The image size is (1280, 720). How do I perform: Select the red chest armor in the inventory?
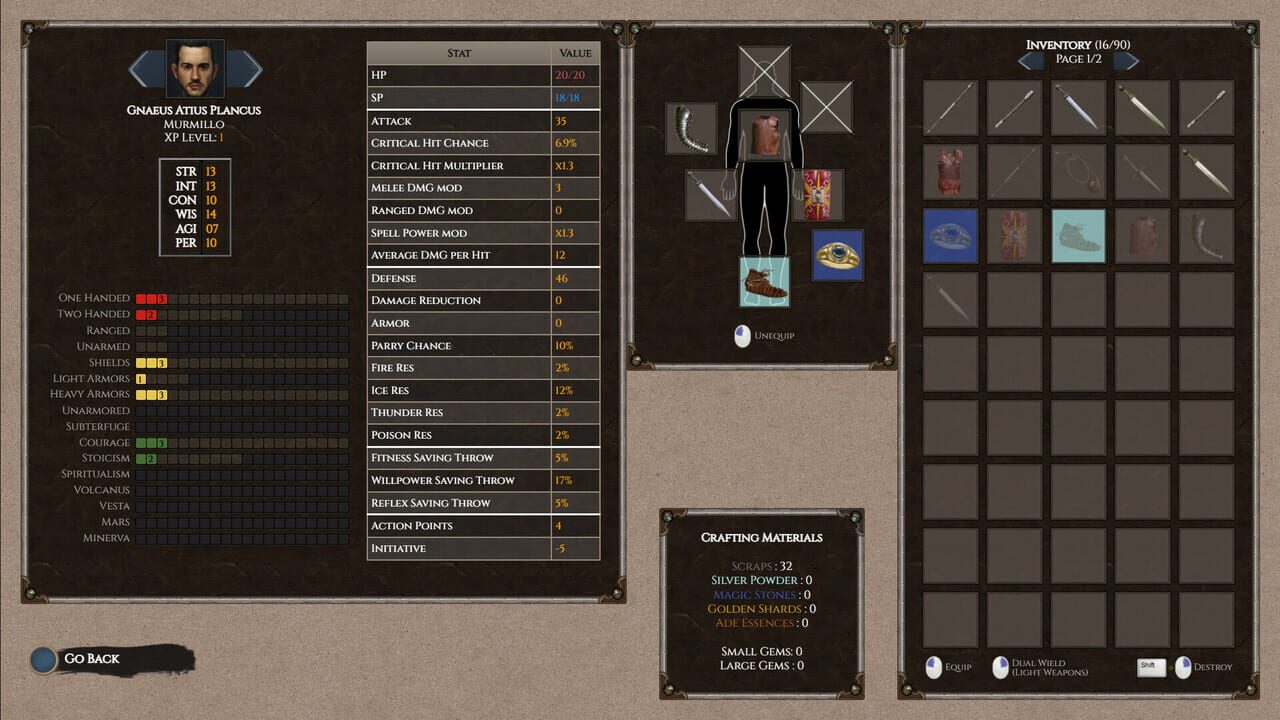coord(950,170)
